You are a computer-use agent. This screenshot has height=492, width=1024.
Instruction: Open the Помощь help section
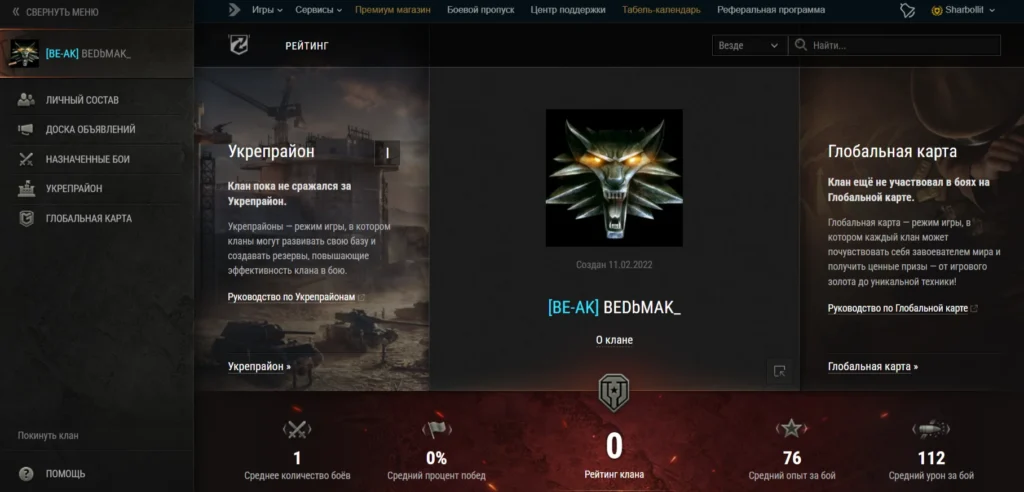click(x=65, y=473)
